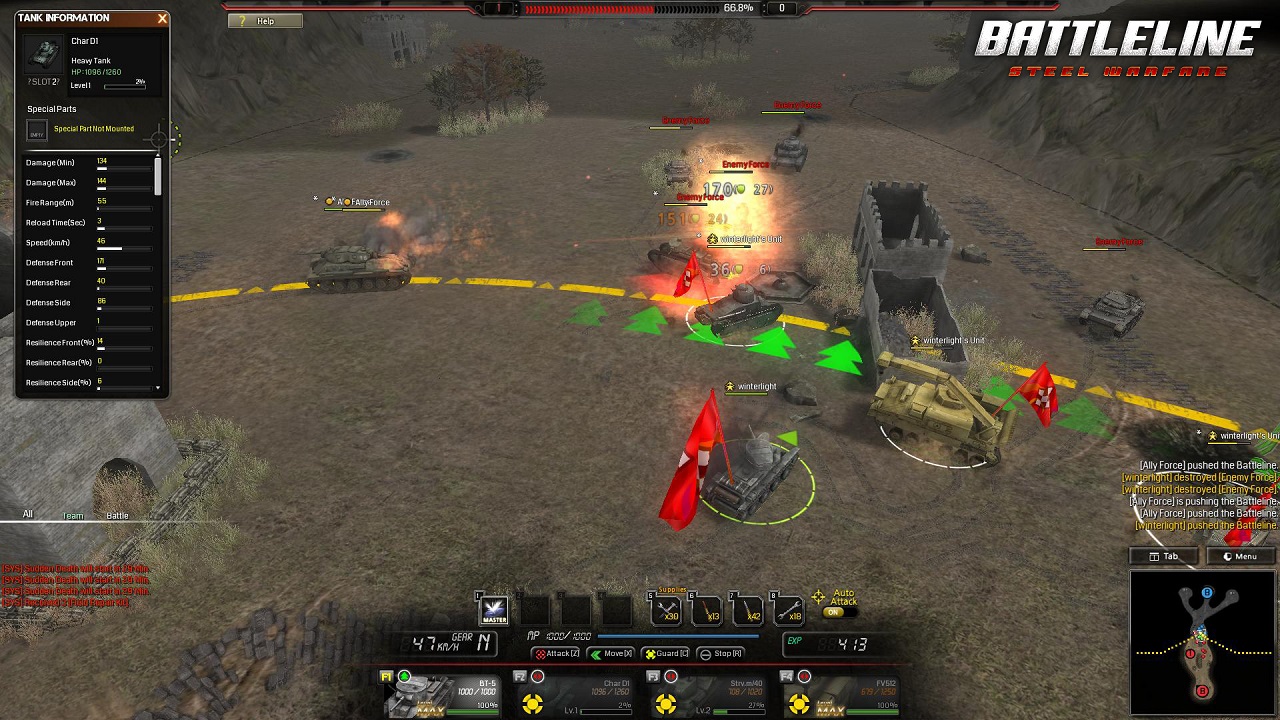
Task: Use the single wrench supply x18
Action: coord(789,609)
